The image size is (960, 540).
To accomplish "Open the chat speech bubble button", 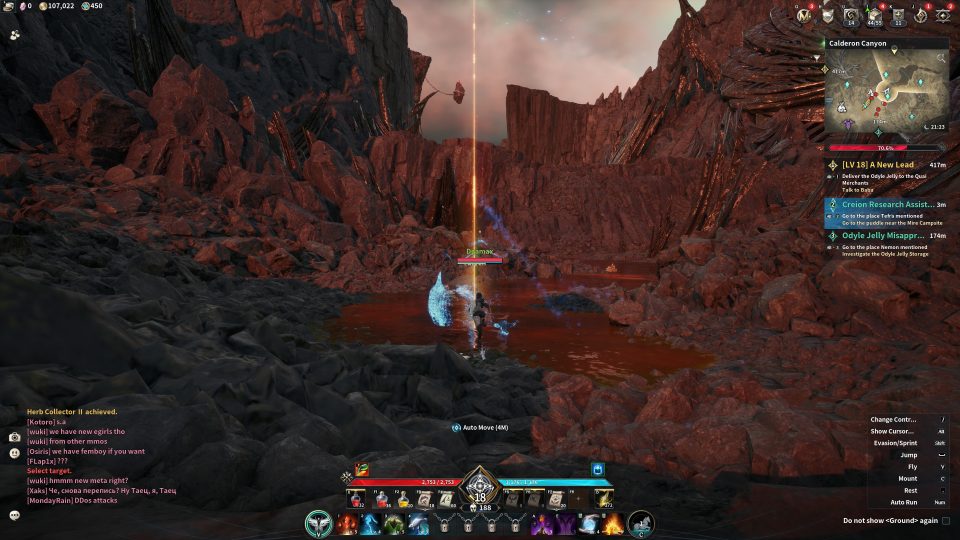I will (15, 515).
